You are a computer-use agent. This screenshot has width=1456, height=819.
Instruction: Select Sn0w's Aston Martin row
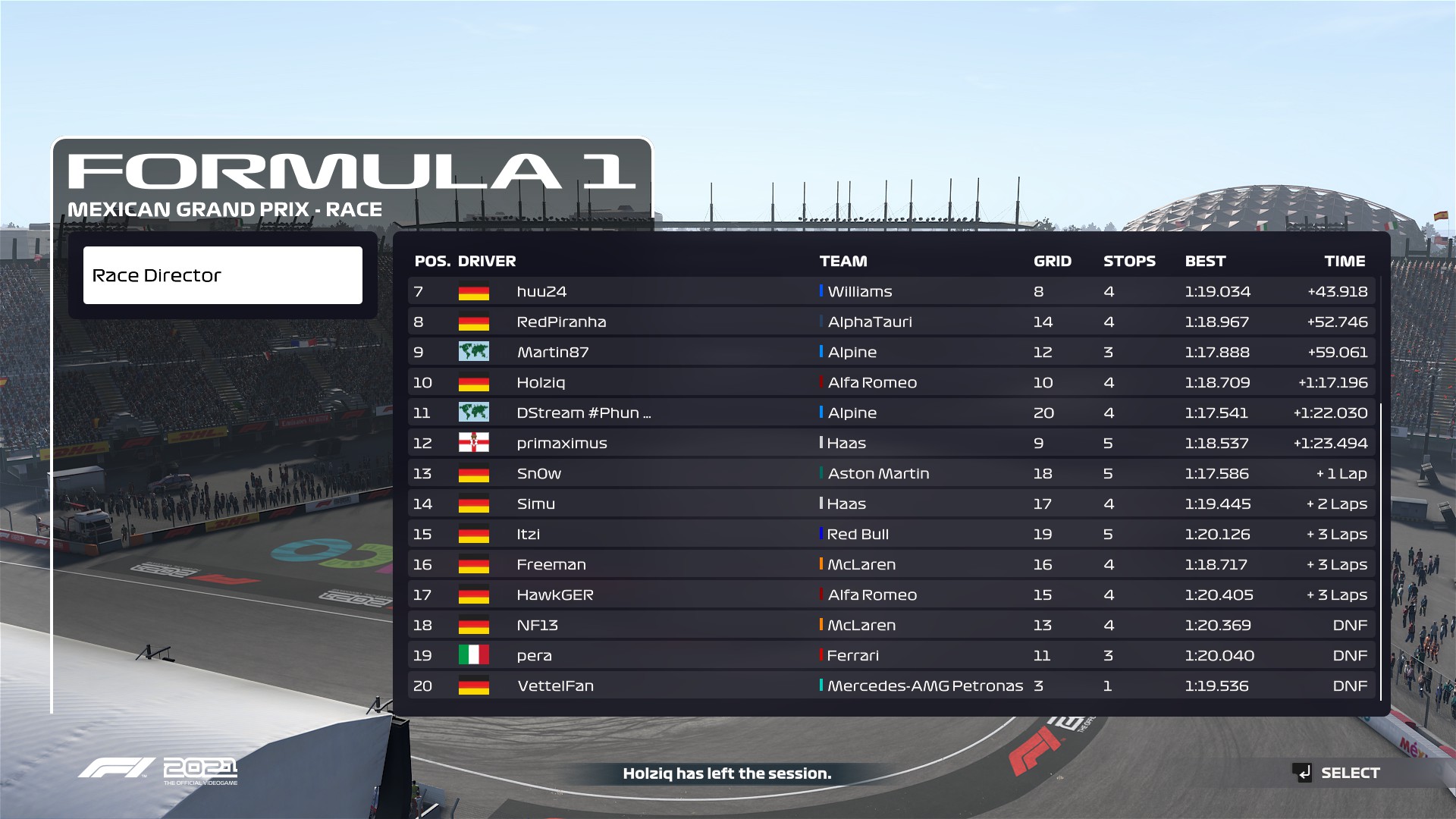891,473
